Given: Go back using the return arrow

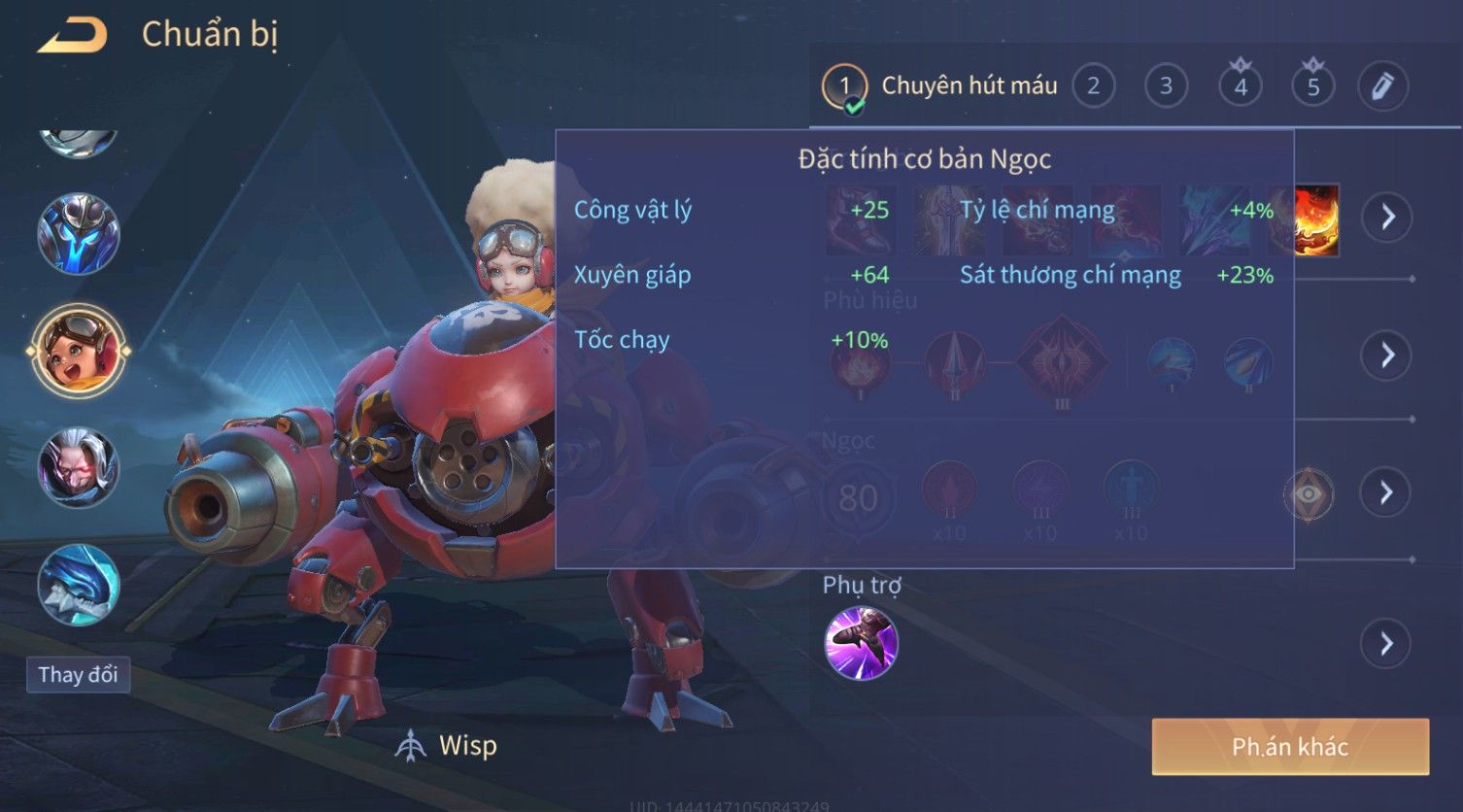Looking at the screenshot, I should (x=72, y=36).
